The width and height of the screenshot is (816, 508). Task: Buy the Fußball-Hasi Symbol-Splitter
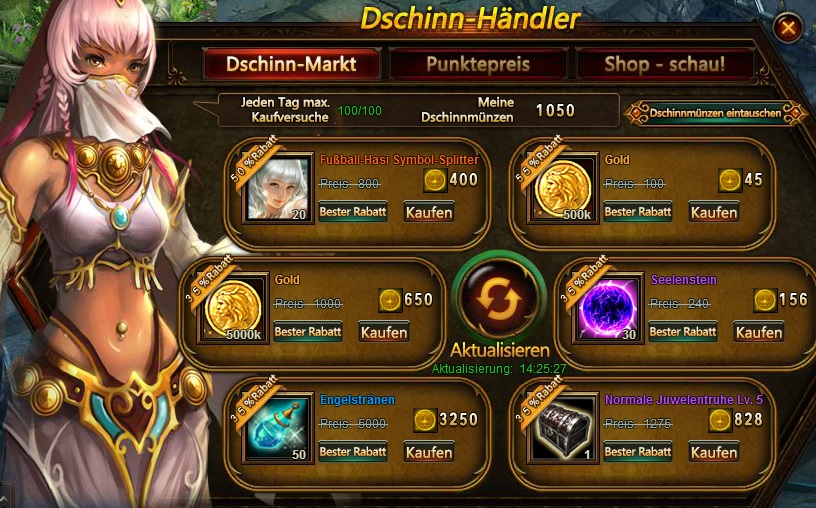(x=429, y=212)
